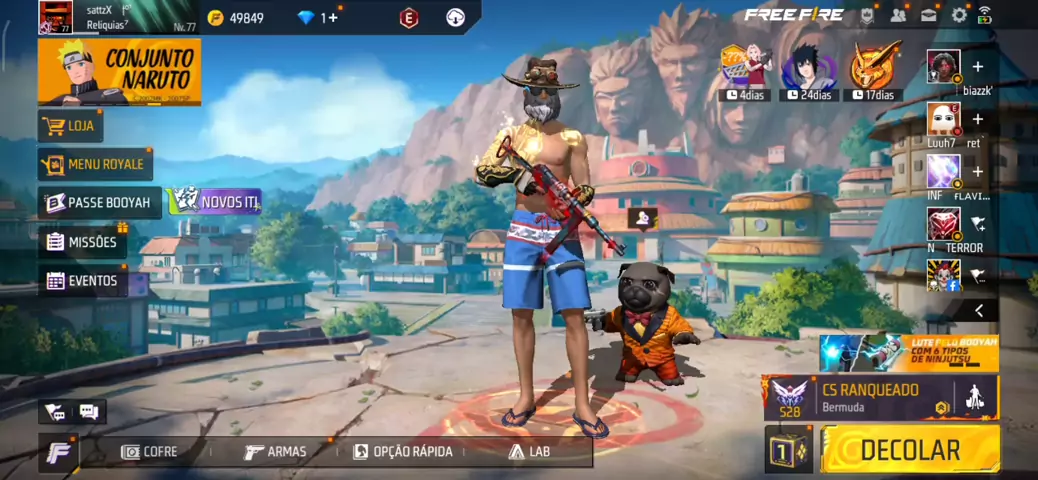Go to the Armas section
The width and height of the screenshot is (1038, 480).
coord(275,451)
